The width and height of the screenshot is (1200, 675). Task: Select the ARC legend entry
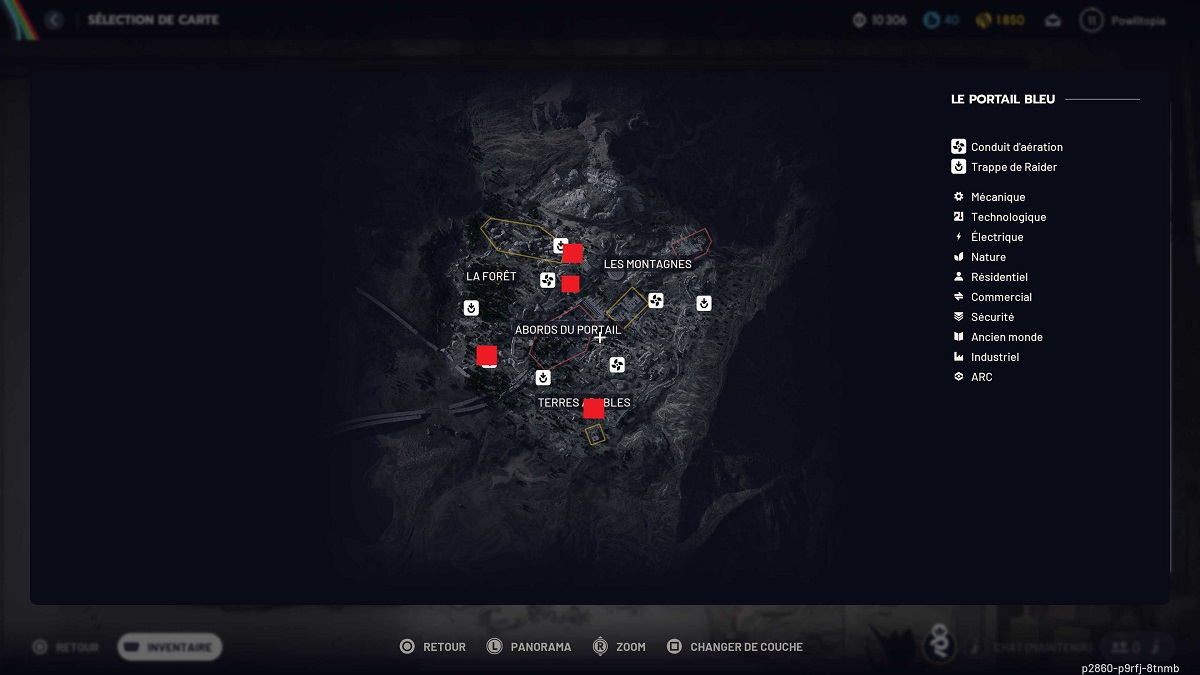(x=981, y=377)
